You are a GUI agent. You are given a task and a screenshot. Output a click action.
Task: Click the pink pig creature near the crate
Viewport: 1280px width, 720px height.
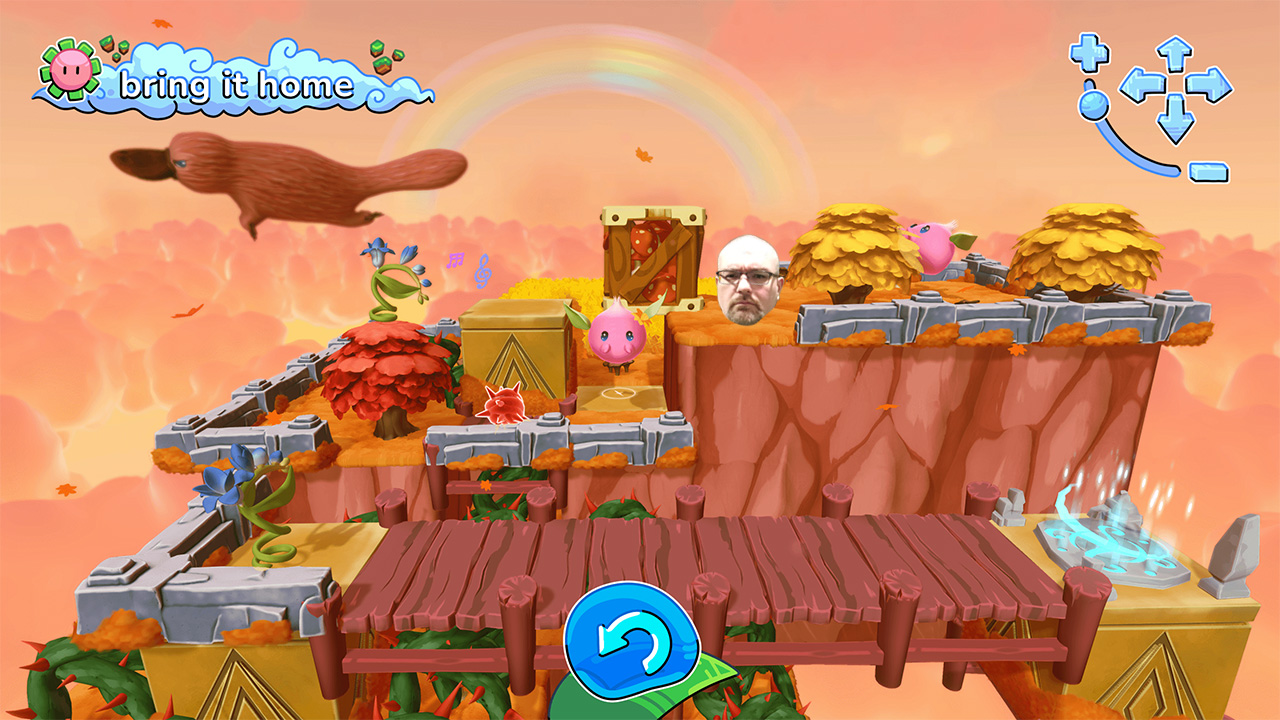pos(617,335)
